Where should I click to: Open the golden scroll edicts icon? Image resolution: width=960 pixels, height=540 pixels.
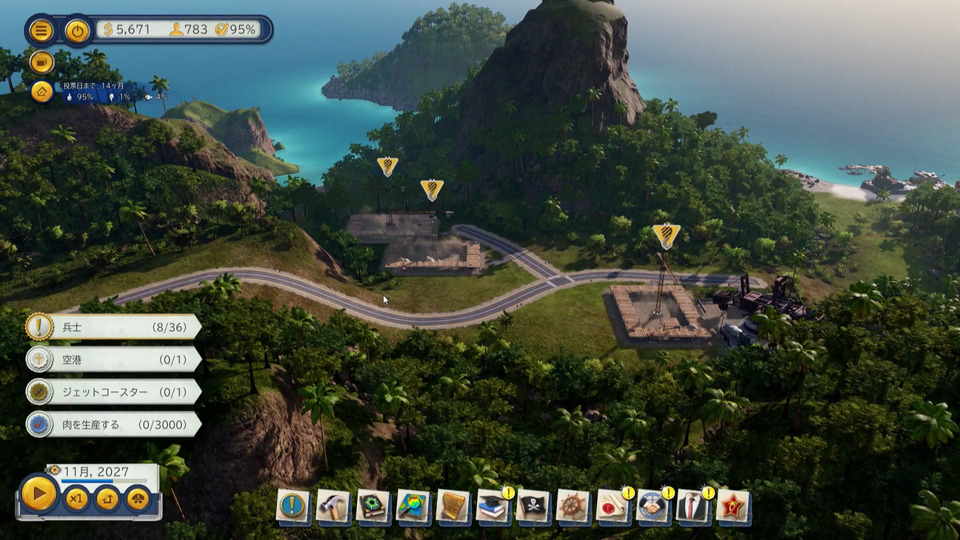(453, 506)
